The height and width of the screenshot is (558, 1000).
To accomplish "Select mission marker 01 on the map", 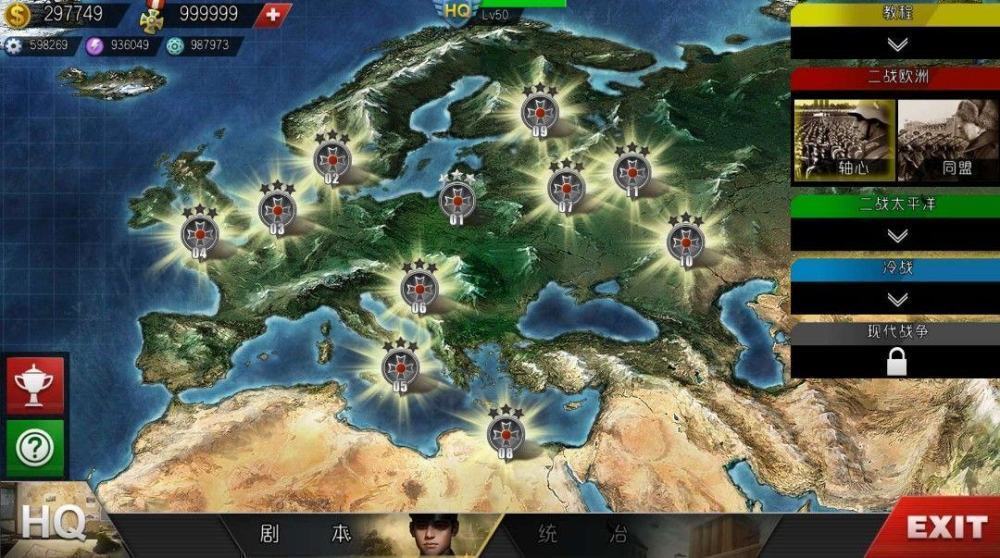I will (457, 198).
